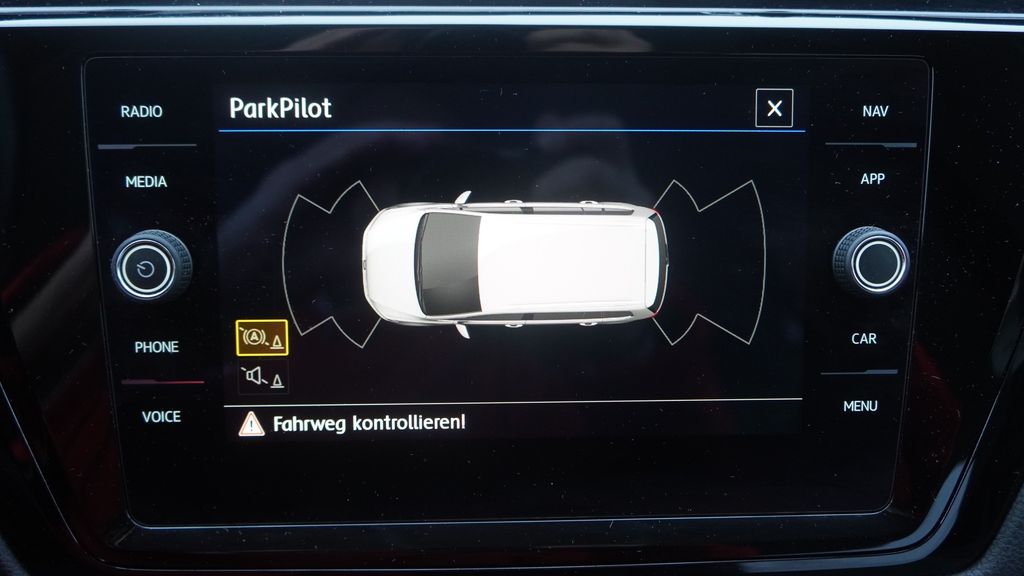Open the CAR settings menu
The width and height of the screenshot is (1024, 576).
coord(864,339)
